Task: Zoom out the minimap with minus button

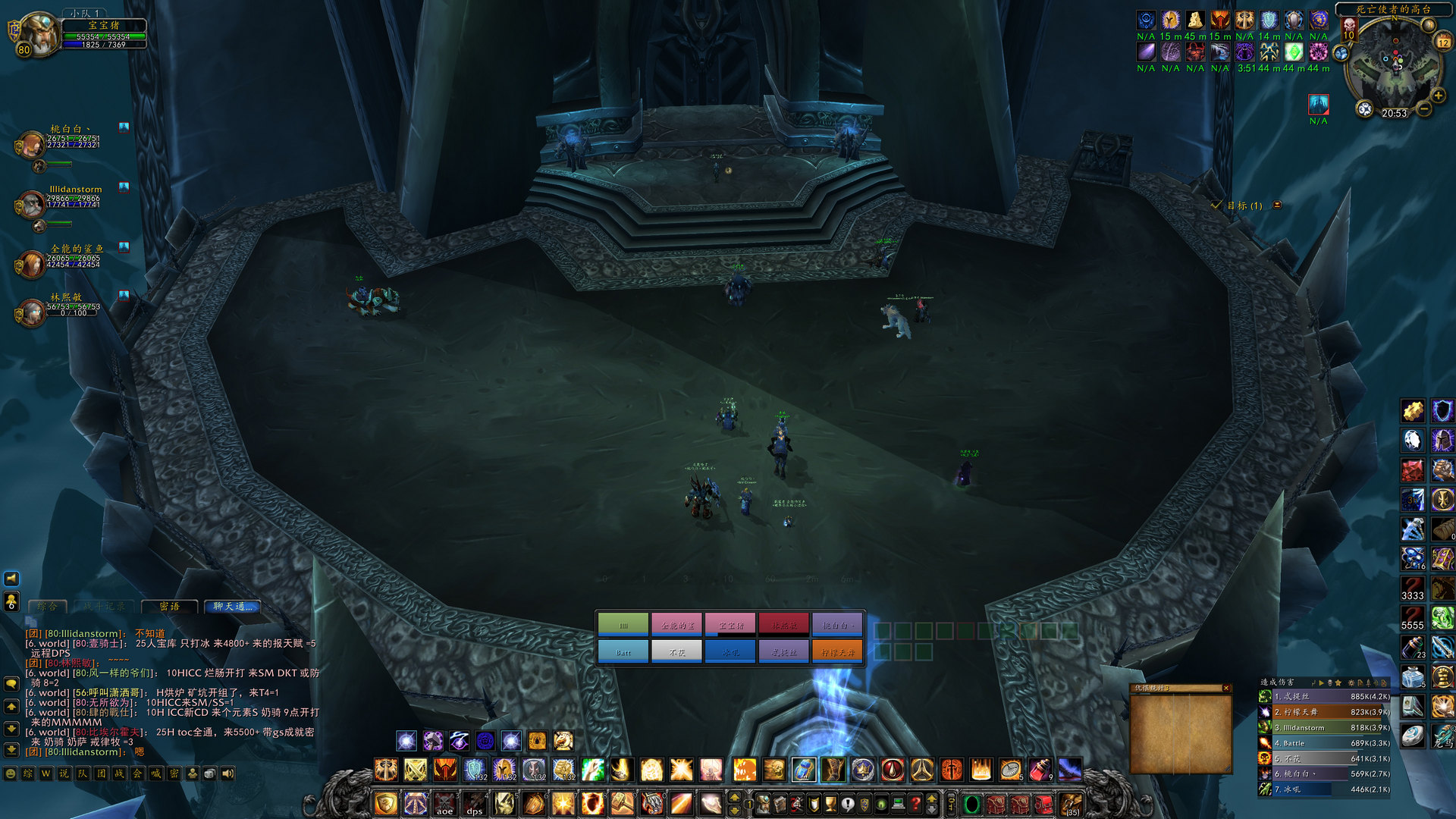Action: (1424, 110)
